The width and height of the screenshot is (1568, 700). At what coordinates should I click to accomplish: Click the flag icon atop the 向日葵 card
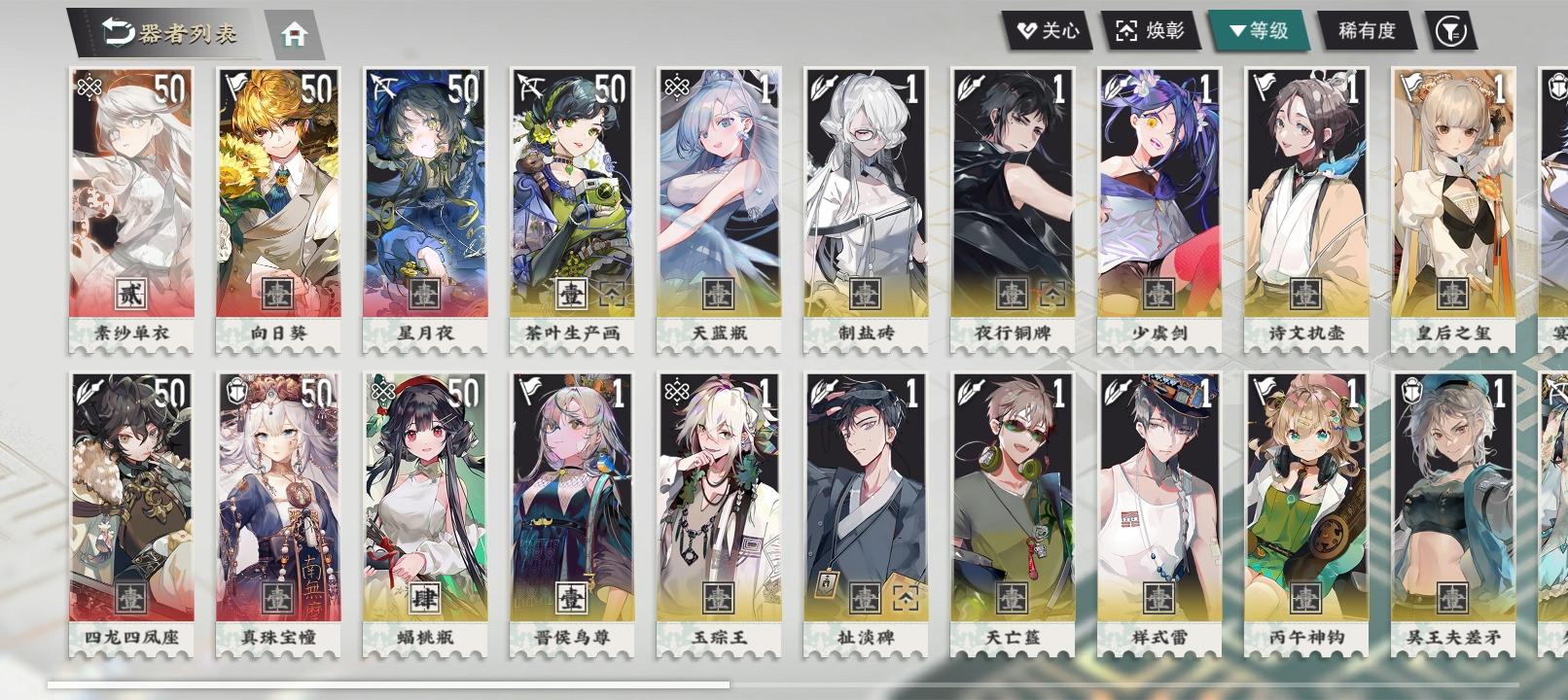[x=236, y=86]
